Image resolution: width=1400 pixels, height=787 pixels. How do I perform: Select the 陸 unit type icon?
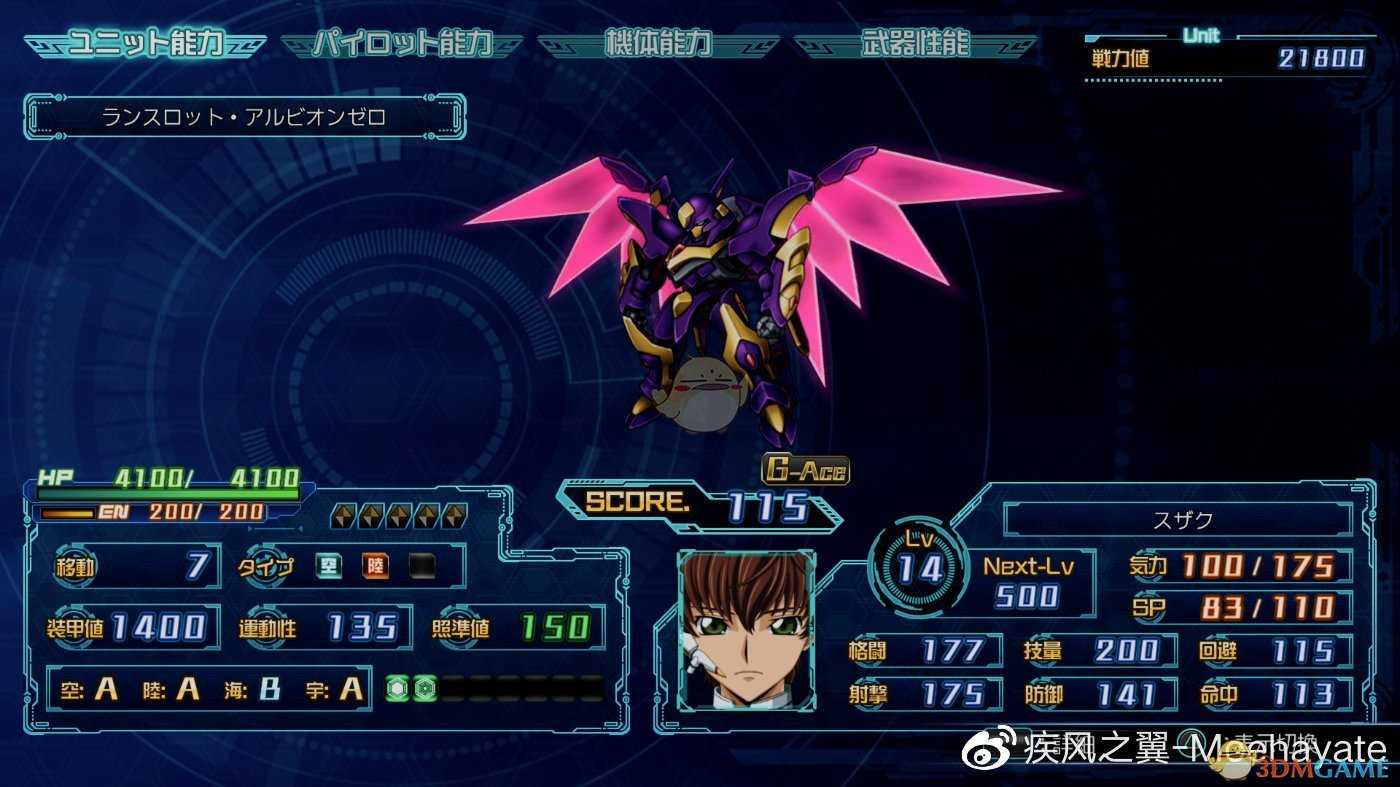pos(375,567)
